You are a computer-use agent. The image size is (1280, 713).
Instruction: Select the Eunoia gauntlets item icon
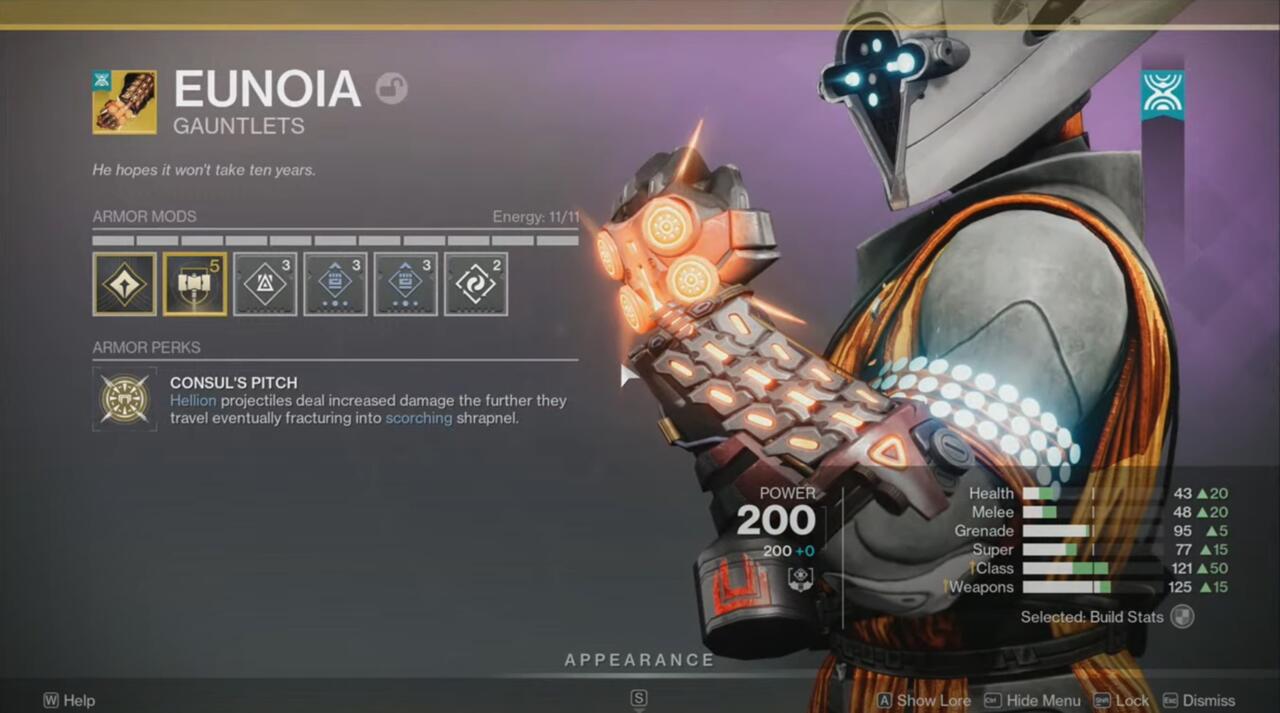pyautogui.click(x=125, y=102)
